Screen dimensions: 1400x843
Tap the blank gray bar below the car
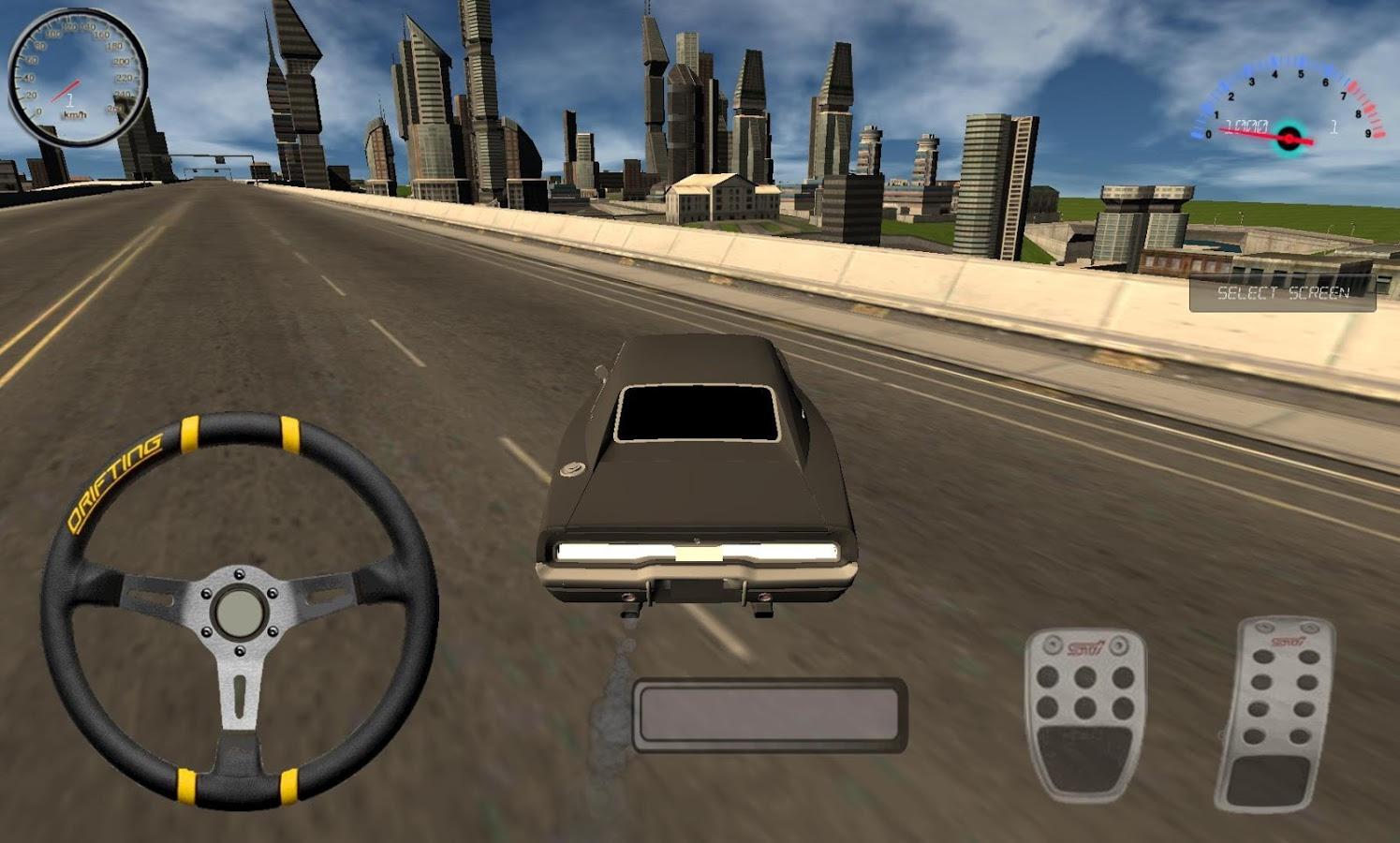point(769,716)
